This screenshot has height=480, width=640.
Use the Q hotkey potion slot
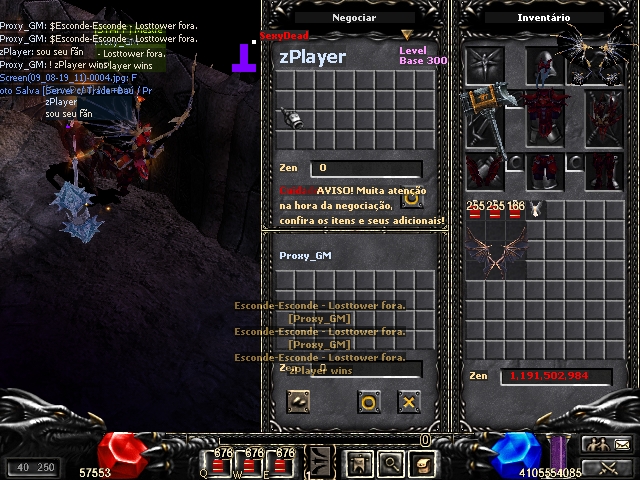pyautogui.click(x=223, y=464)
